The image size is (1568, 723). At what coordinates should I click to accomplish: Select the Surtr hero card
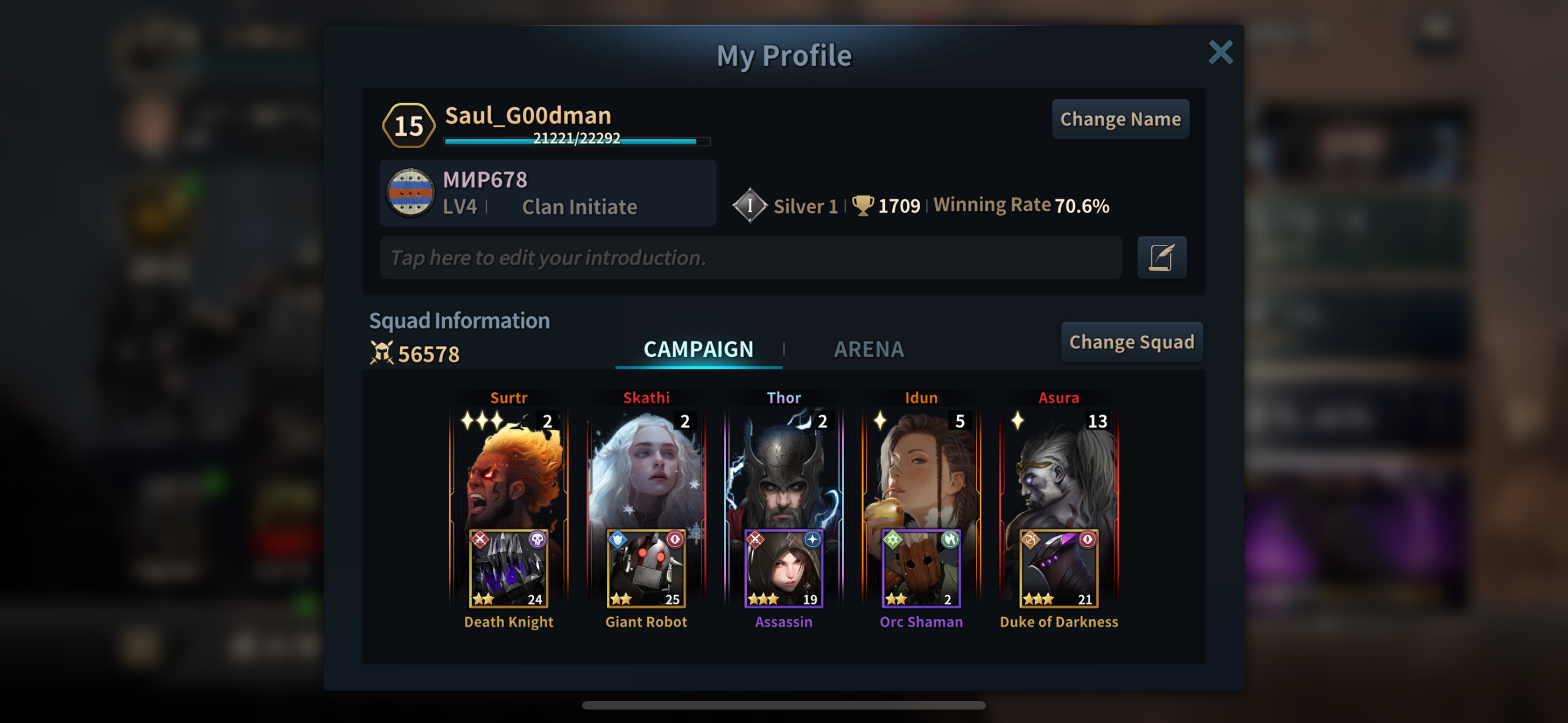coord(509,469)
